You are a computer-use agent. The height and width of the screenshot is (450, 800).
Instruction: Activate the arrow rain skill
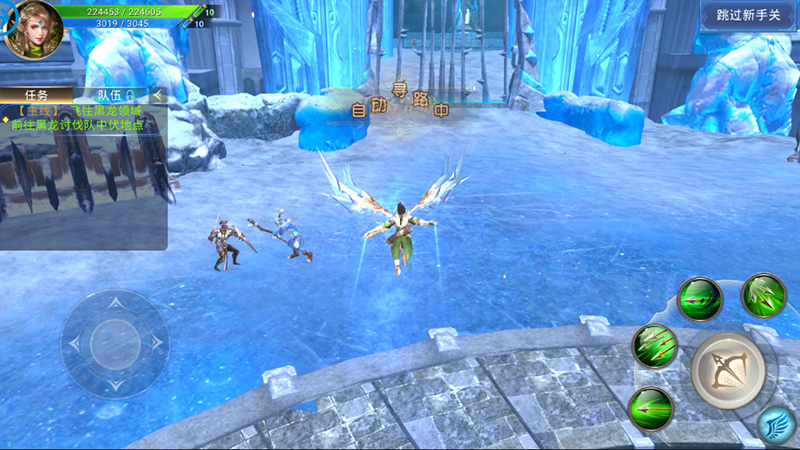click(x=763, y=295)
